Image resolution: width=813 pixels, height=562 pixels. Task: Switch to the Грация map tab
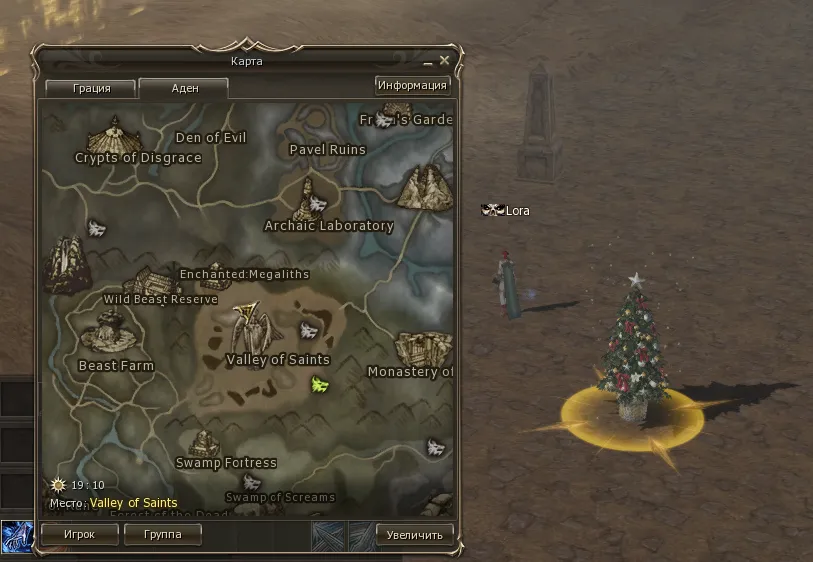point(91,88)
